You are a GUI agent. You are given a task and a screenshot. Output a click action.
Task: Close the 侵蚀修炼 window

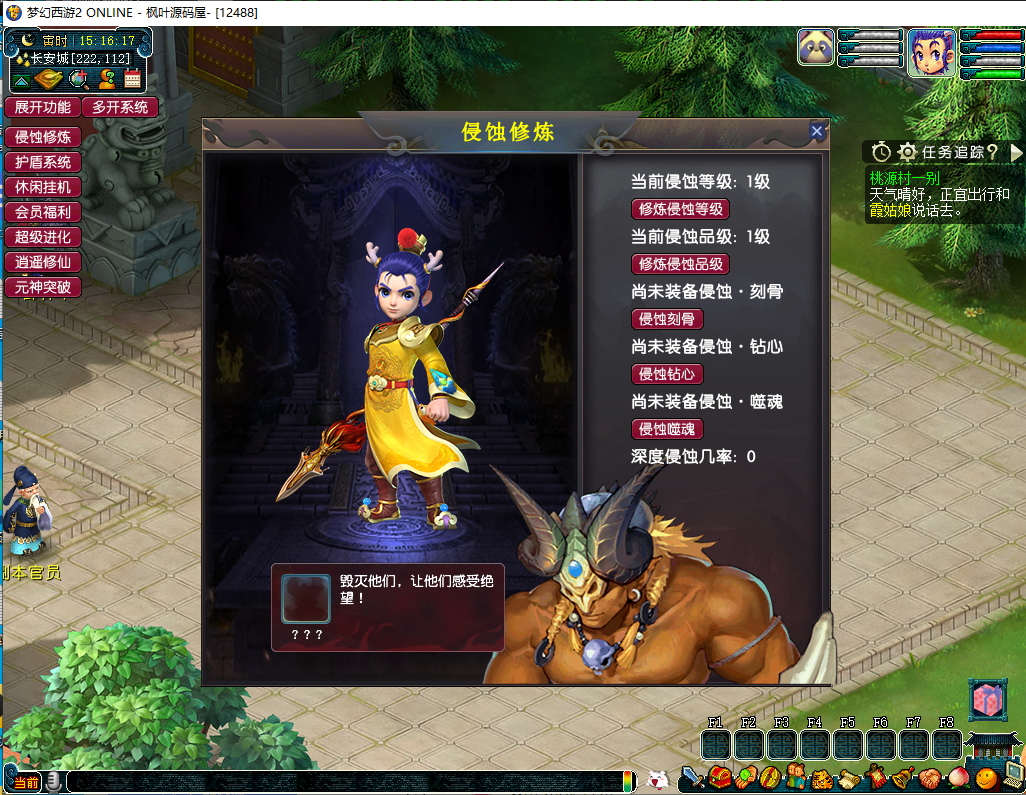(817, 131)
